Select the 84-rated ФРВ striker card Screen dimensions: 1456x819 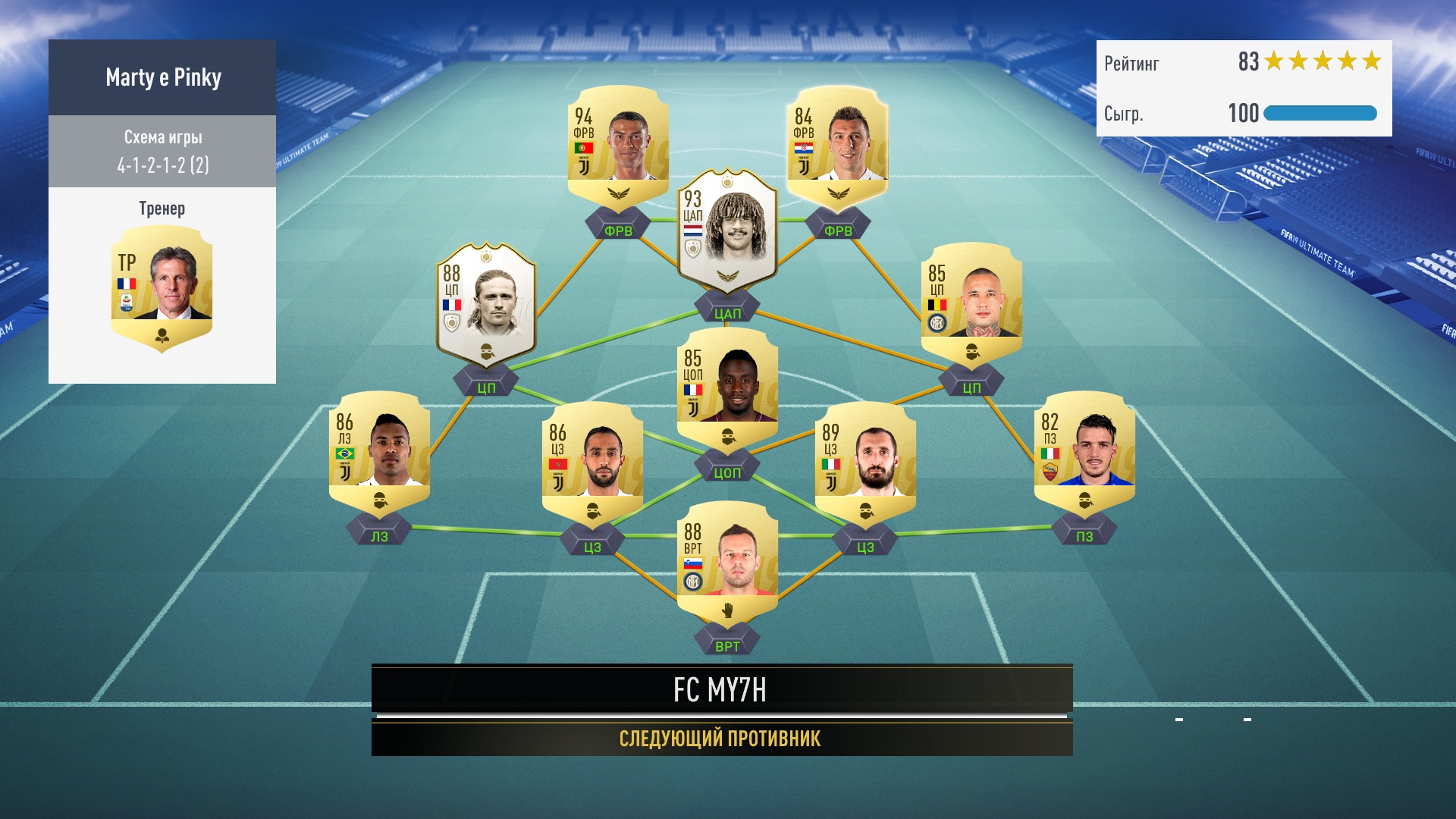pyautogui.click(x=837, y=144)
